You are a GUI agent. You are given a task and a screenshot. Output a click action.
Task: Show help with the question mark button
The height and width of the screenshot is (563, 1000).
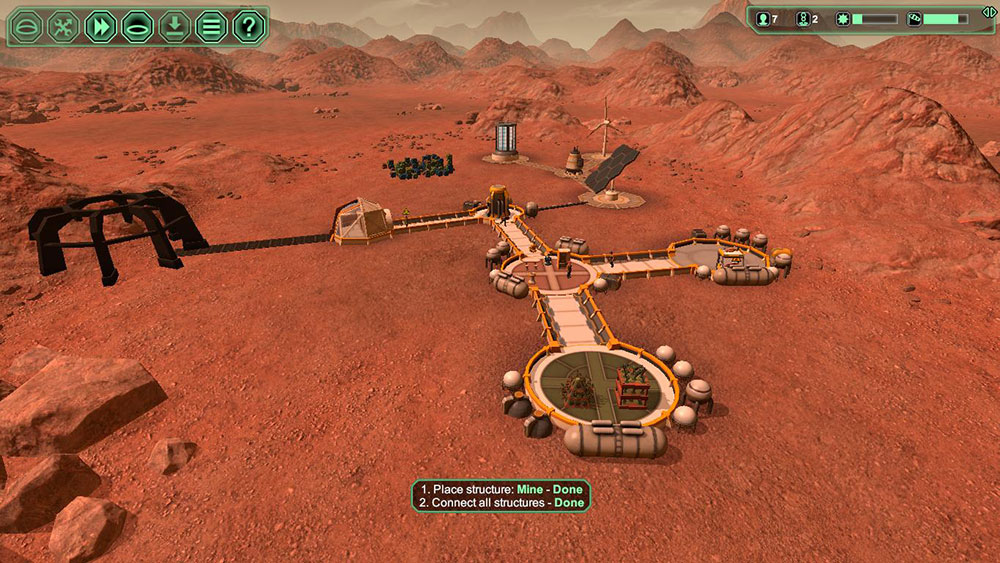click(x=248, y=27)
